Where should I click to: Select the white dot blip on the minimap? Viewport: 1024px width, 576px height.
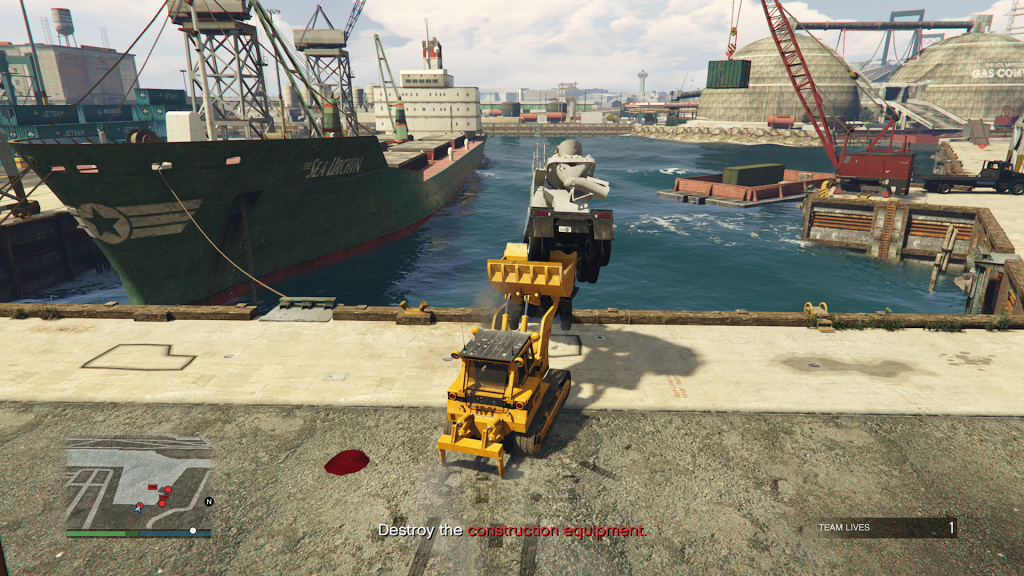click(193, 530)
